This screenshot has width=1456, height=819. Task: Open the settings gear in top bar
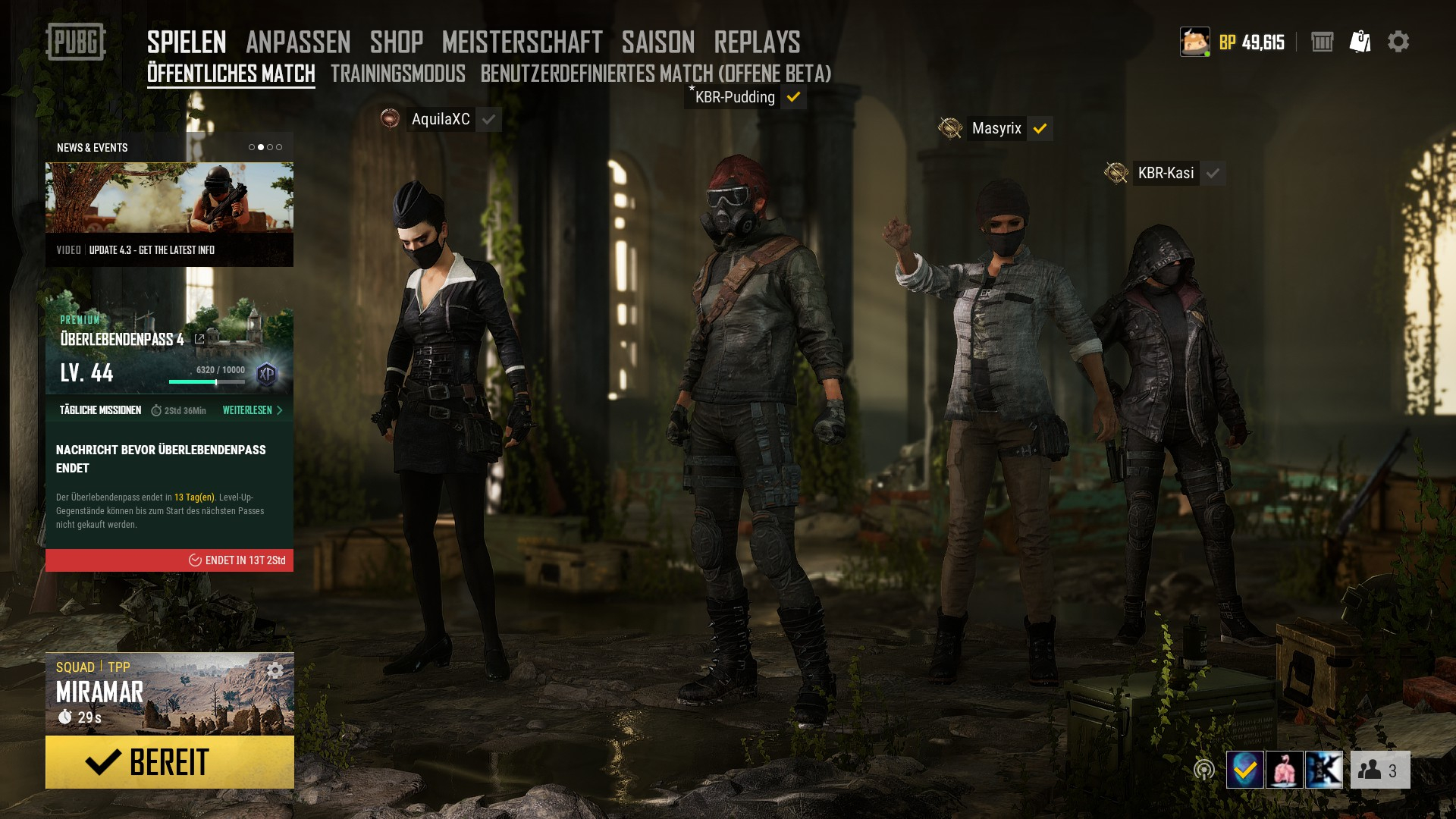click(1398, 42)
